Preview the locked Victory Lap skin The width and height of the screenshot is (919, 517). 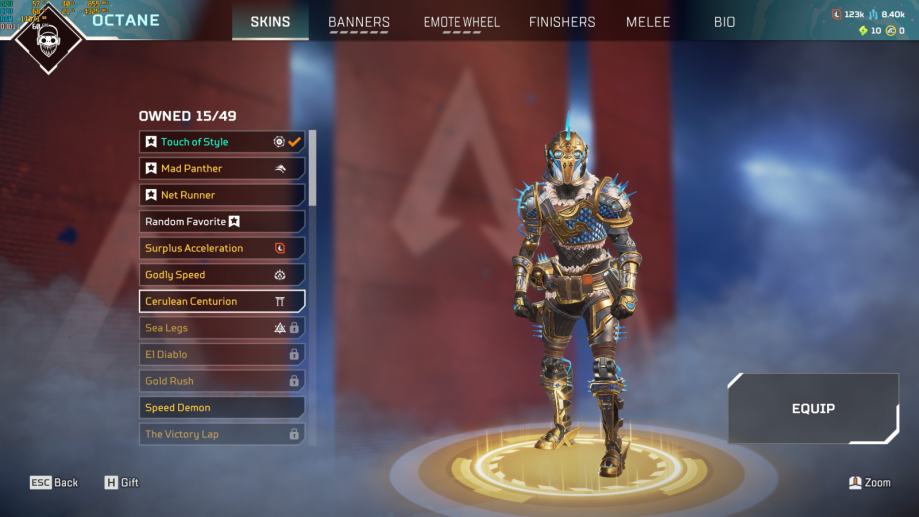click(x=222, y=434)
